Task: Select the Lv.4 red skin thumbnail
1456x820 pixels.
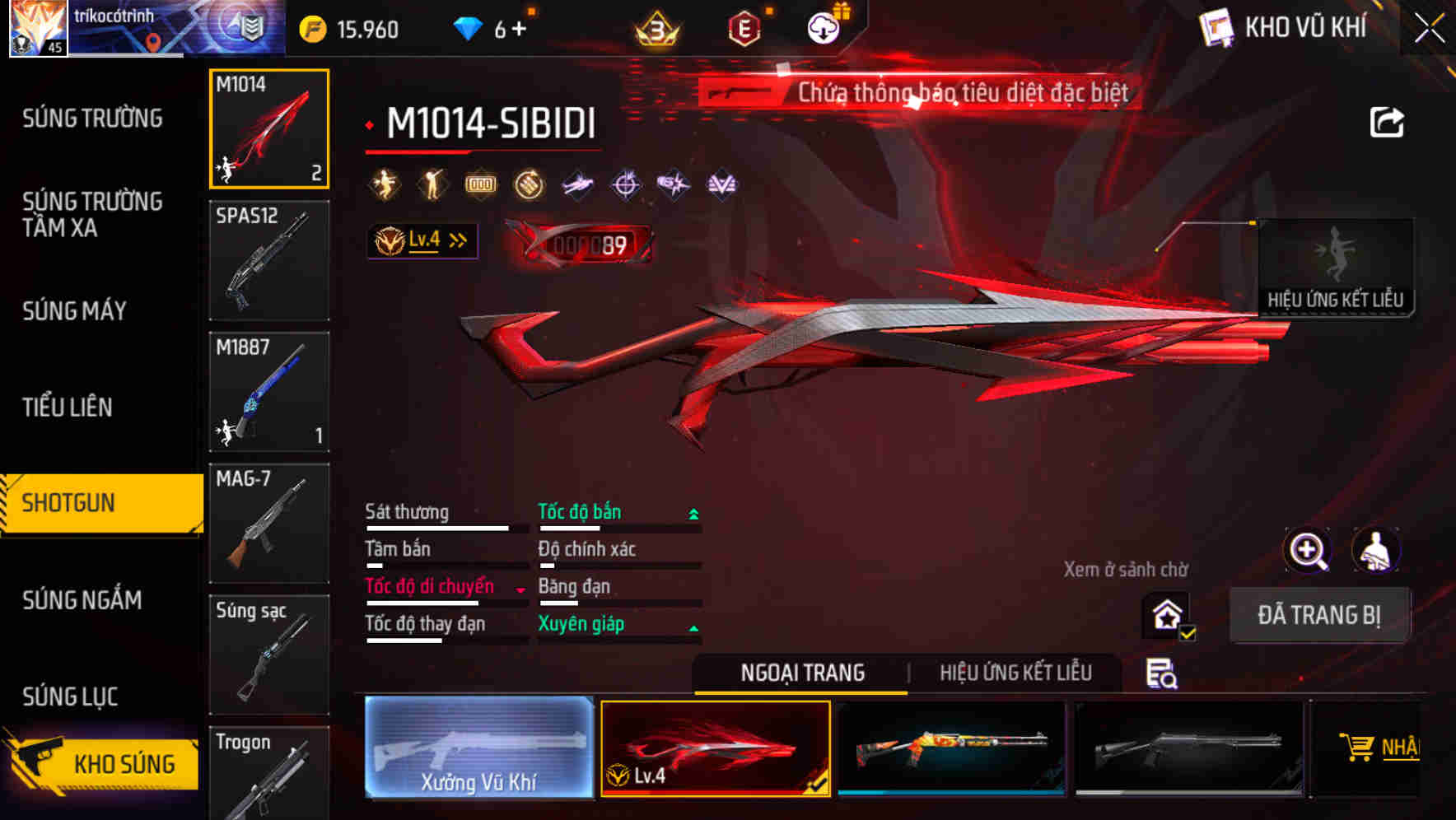Action: (716, 748)
